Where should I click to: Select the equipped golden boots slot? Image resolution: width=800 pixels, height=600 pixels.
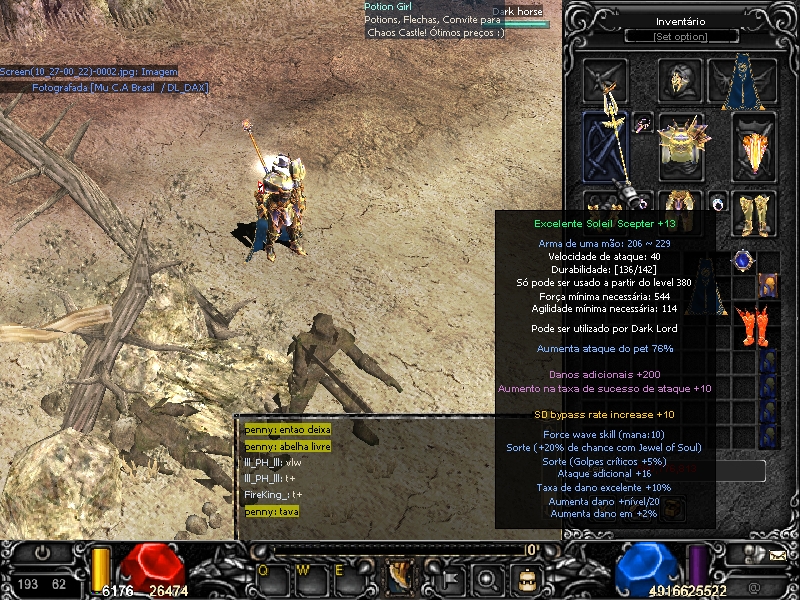tap(754, 212)
